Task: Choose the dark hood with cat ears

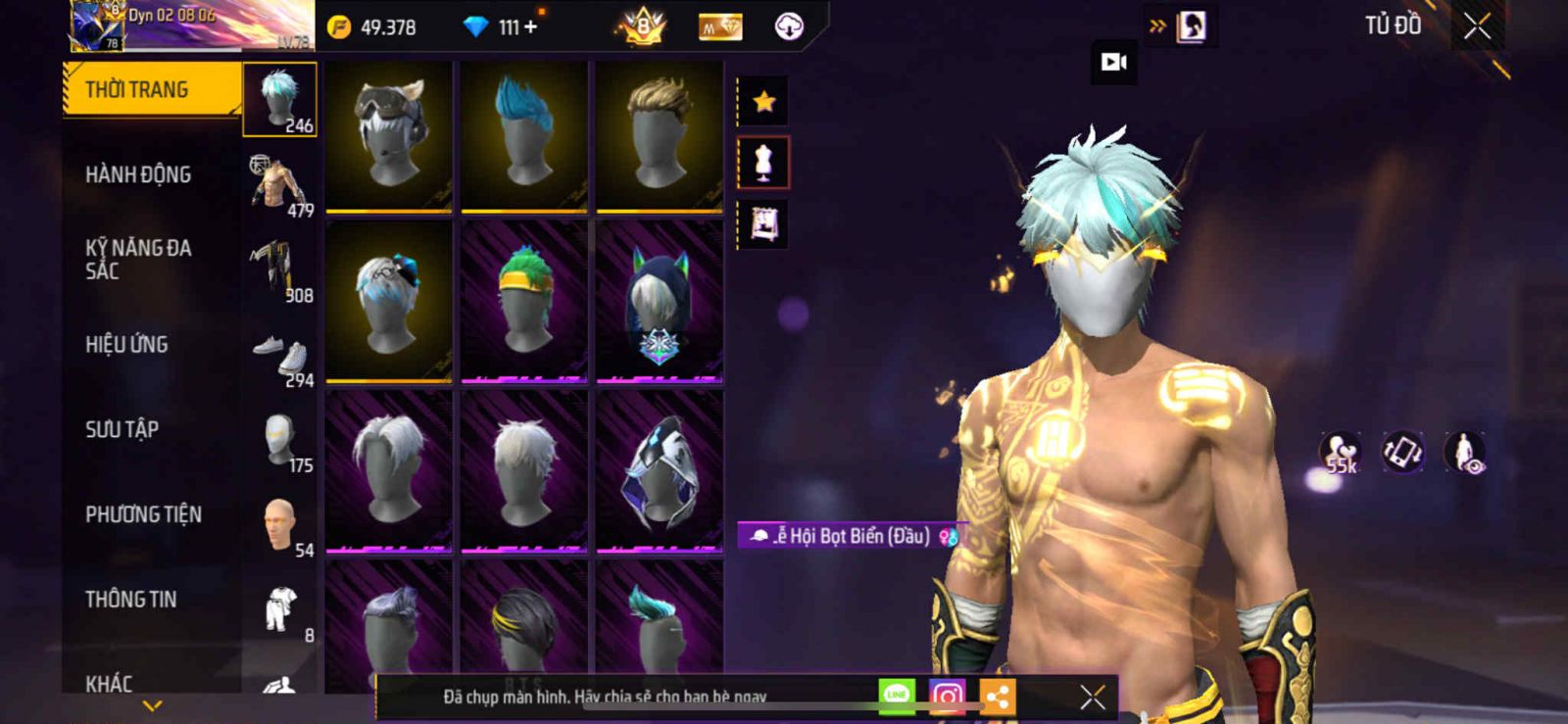Action: (660, 300)
